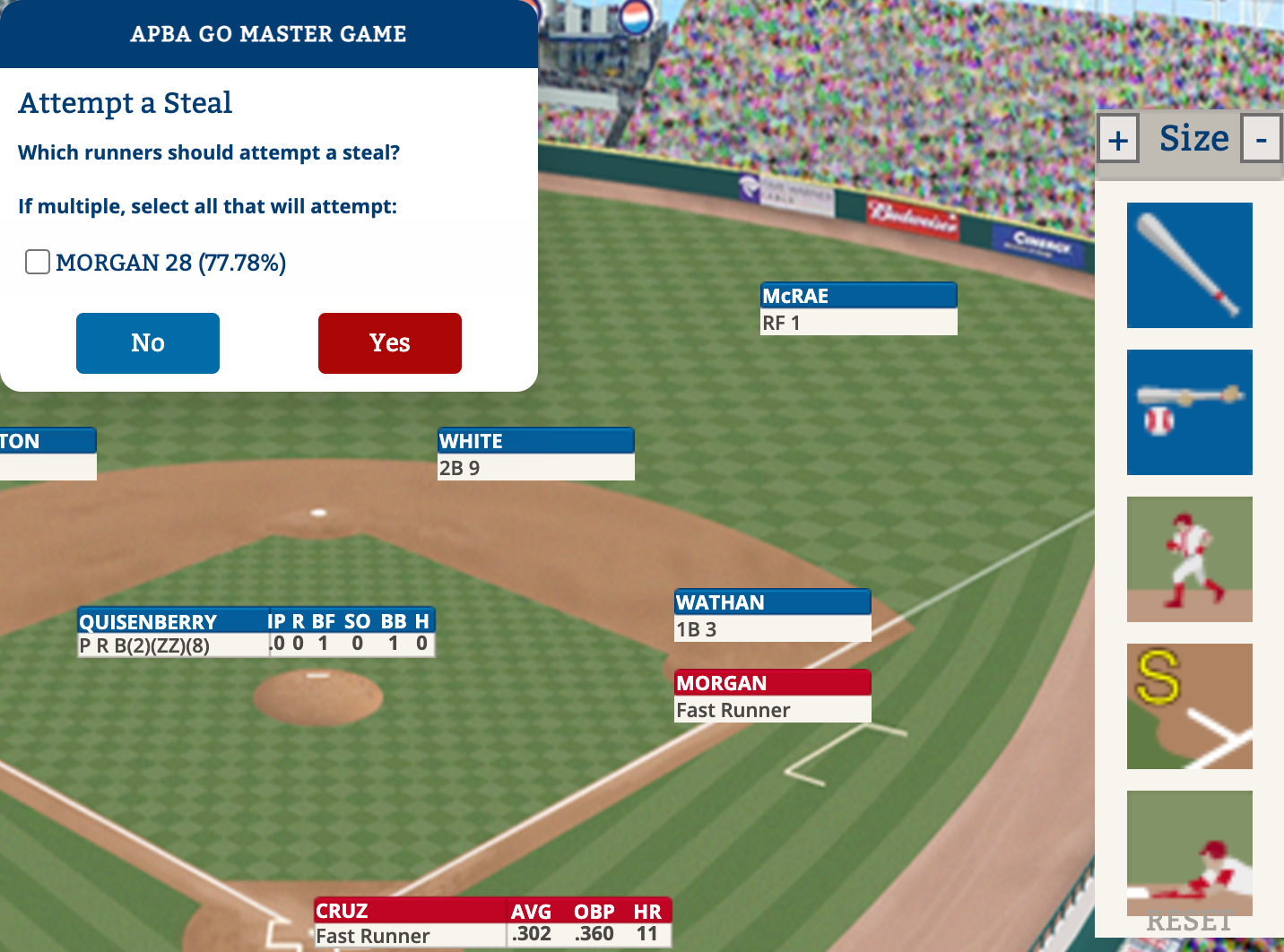1284x952 pixels.
Task: Open the McRAE right field card
Action: pyautogui.click(x=858, y=308)
